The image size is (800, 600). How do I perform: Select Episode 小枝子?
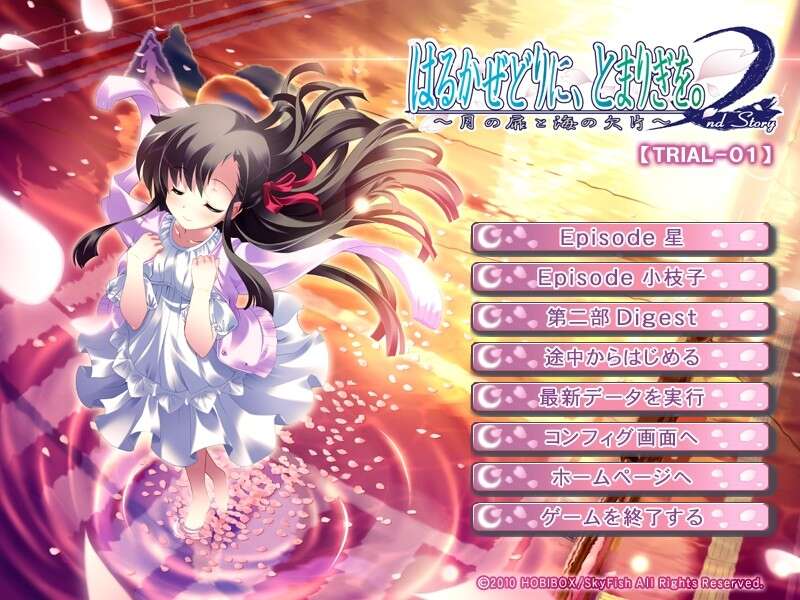tap(621, 277)
